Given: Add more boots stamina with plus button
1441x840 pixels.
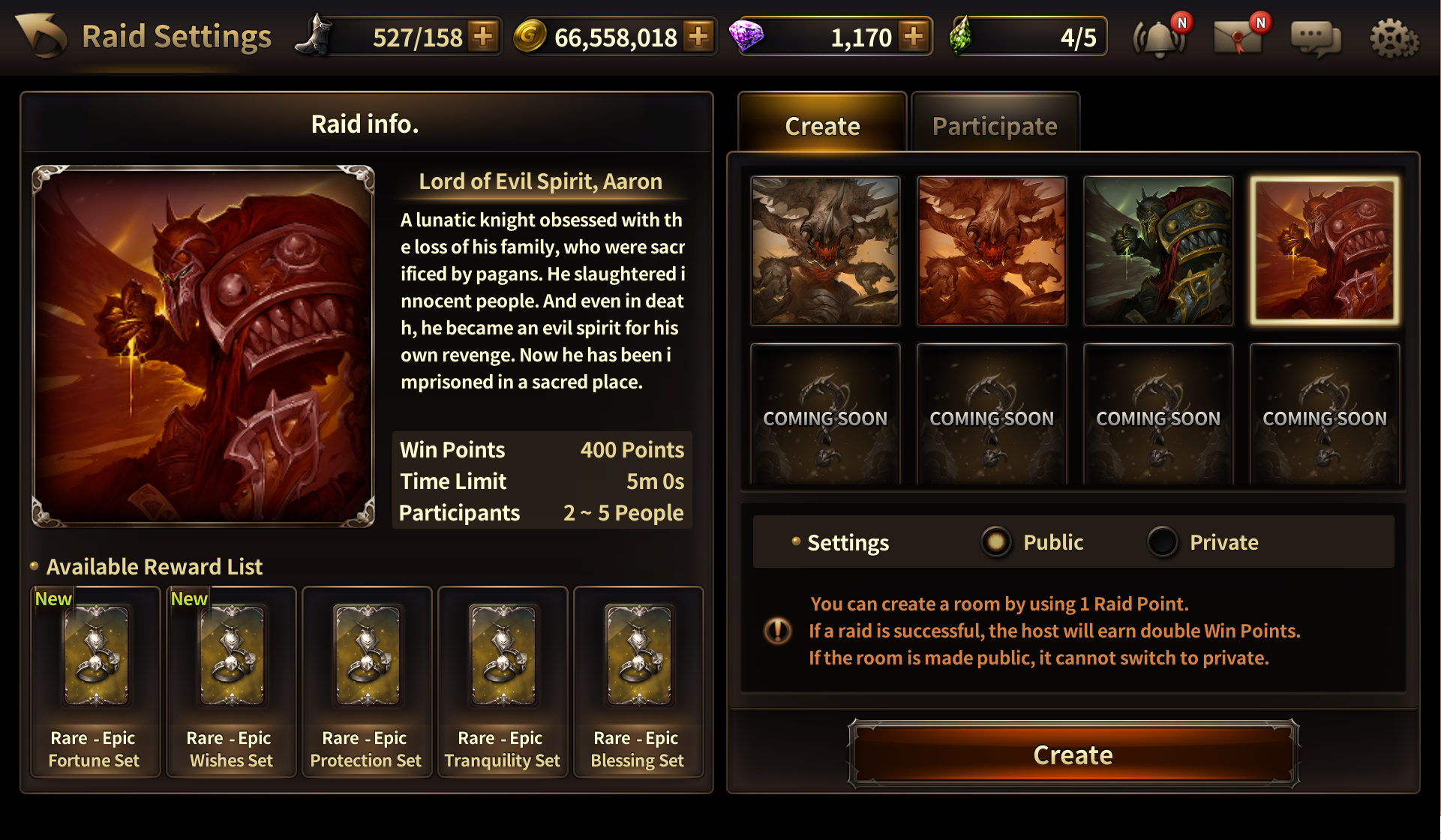Looking at the screenshot, I should (484, 36).
